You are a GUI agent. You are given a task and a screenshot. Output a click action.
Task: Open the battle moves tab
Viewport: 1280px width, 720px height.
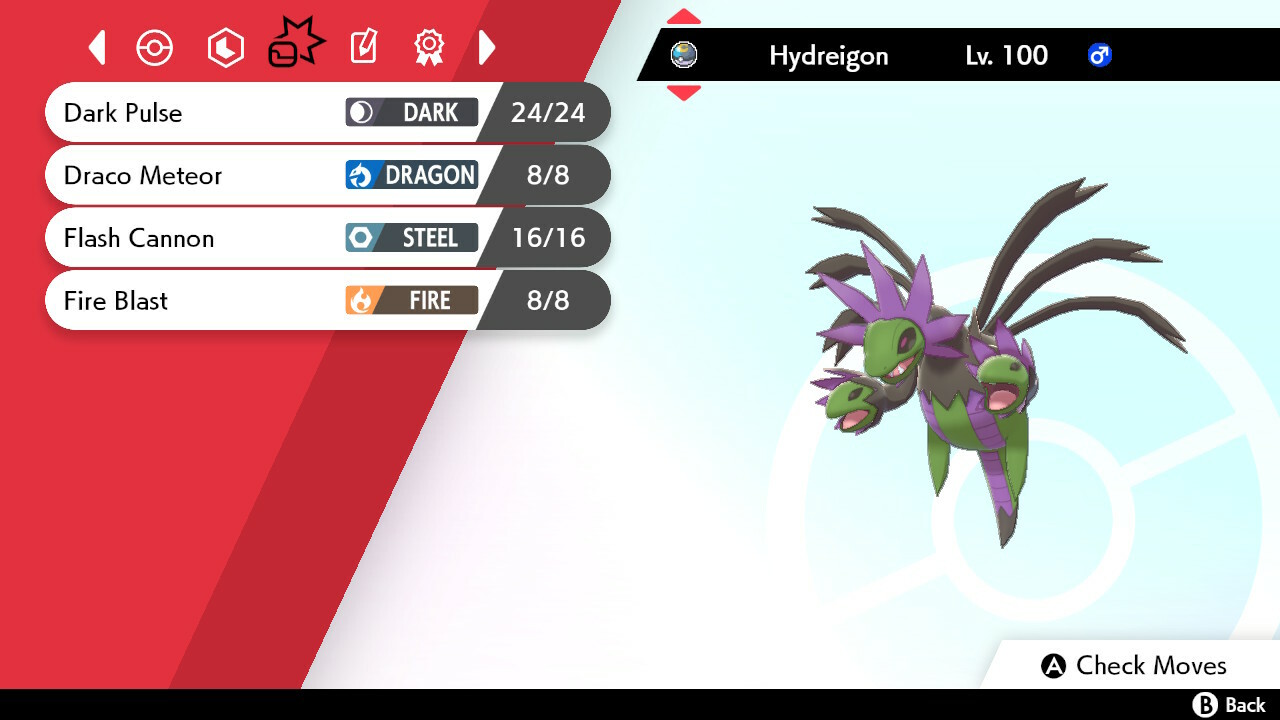tap(295, 46)
